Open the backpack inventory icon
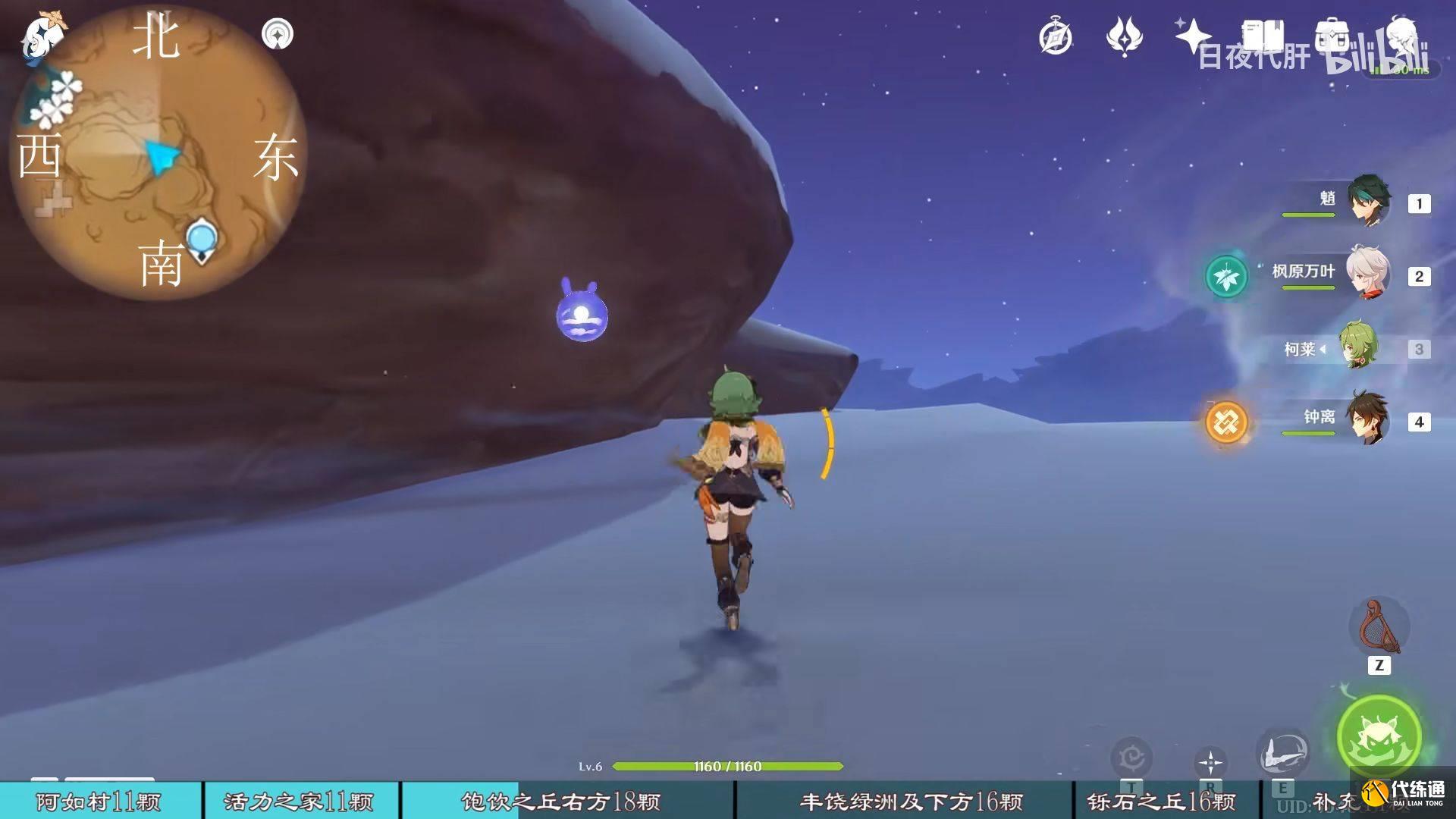Screen dimensions: 1456x819 [1334, 35]
